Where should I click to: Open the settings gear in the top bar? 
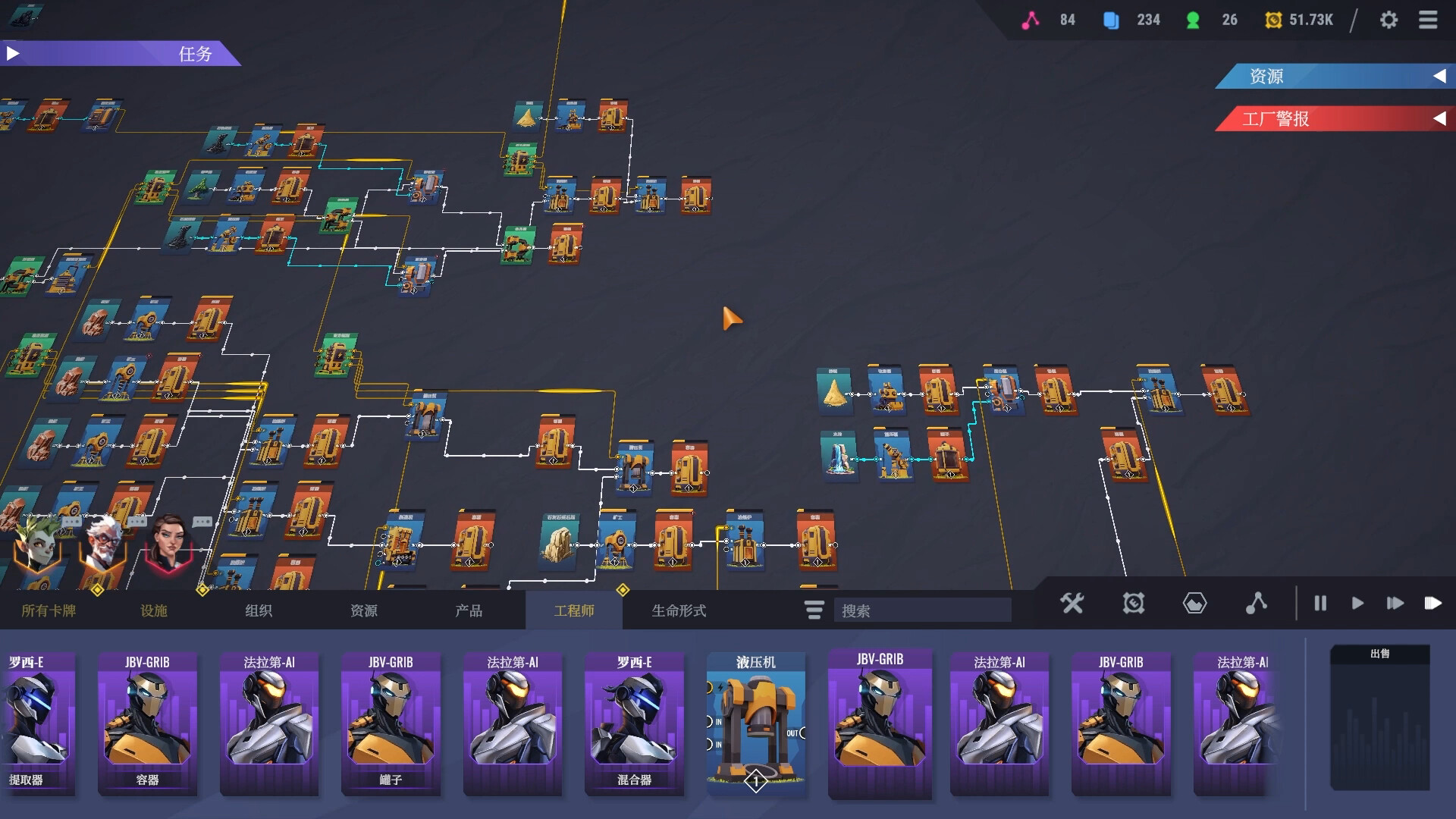click(1390, 20)
